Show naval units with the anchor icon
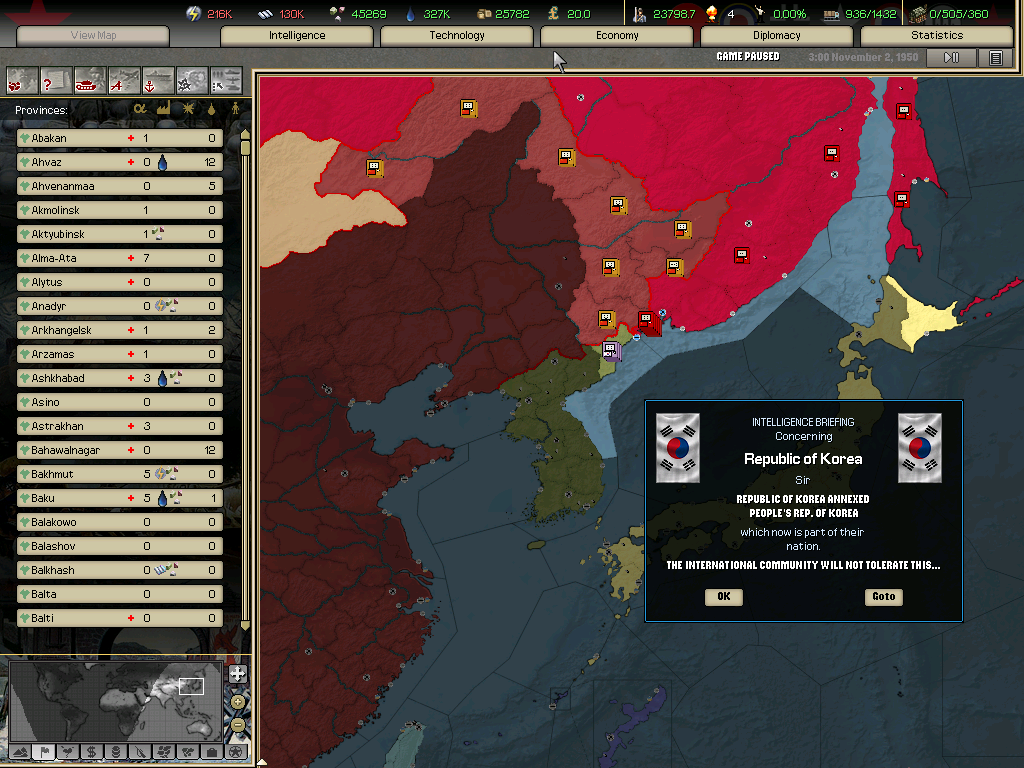 tap(158, 79)
